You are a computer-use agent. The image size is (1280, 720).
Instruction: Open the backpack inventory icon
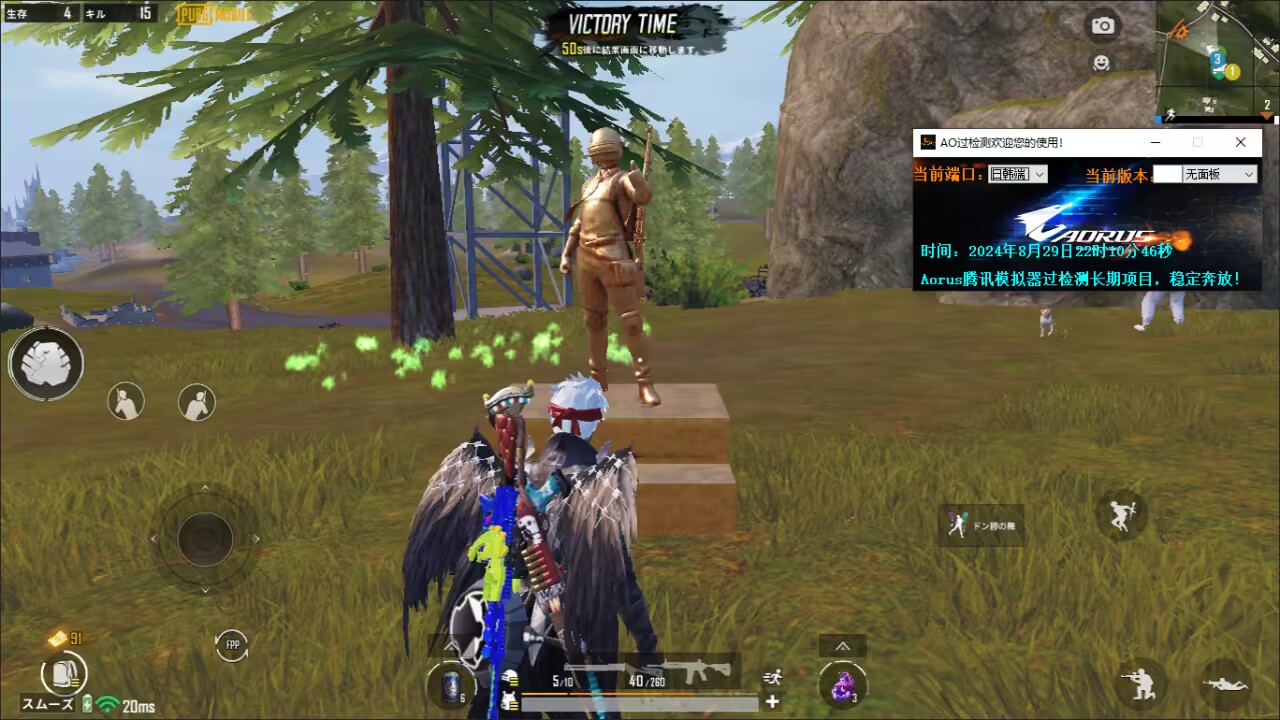[65, 672]
